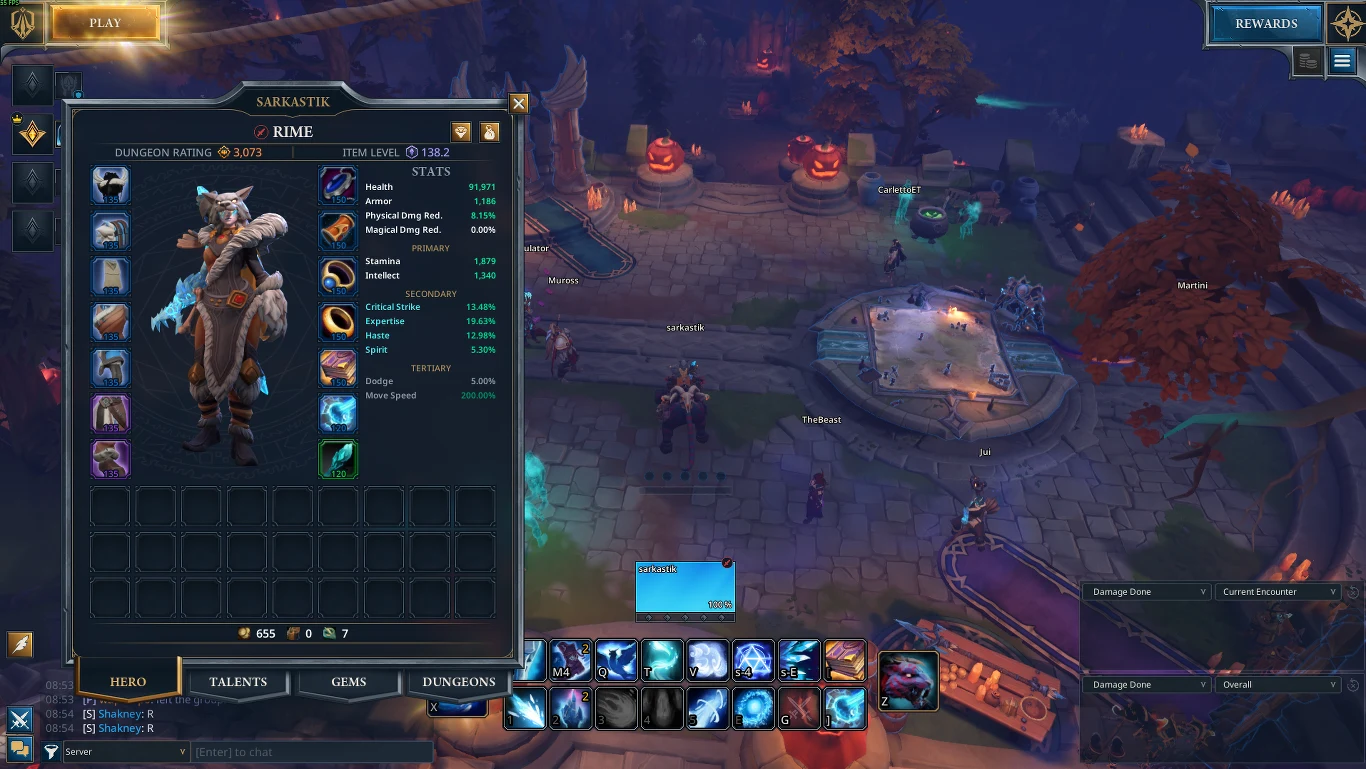The height and width of the screenshot is (769, 1366).
Task: Select the equipped blue amulet slot
Action: 338,186
